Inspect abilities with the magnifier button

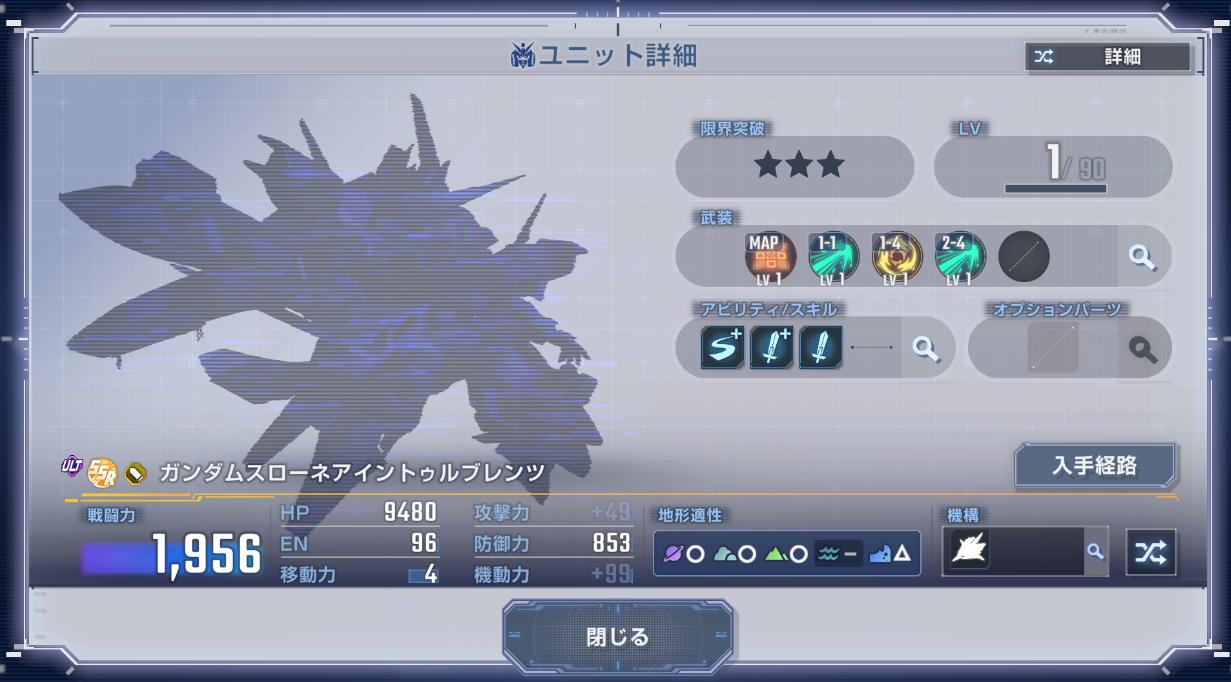926,348
